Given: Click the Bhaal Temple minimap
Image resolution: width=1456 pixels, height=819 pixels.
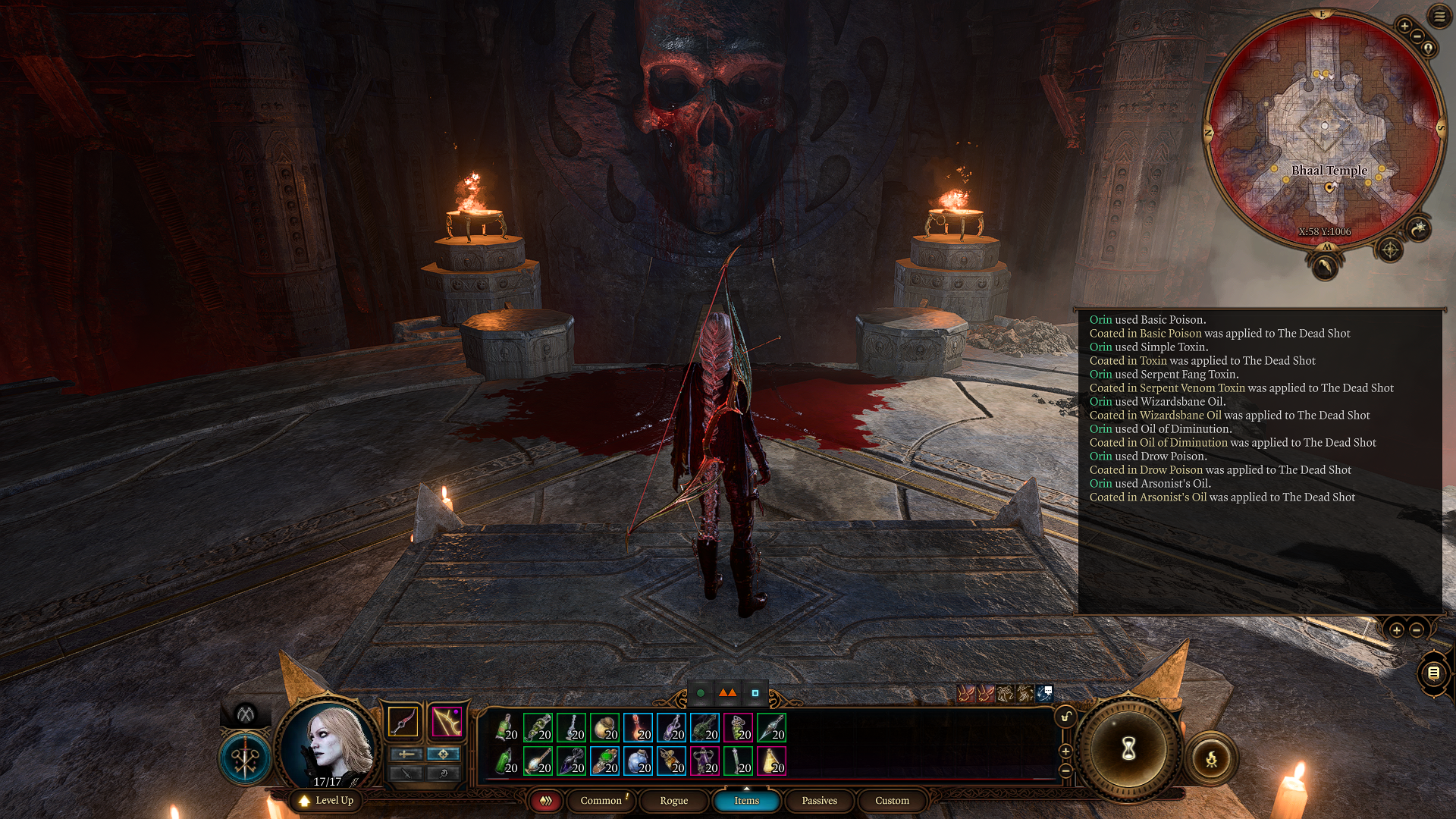Looking at the screenshot, I should (1324, 129).
